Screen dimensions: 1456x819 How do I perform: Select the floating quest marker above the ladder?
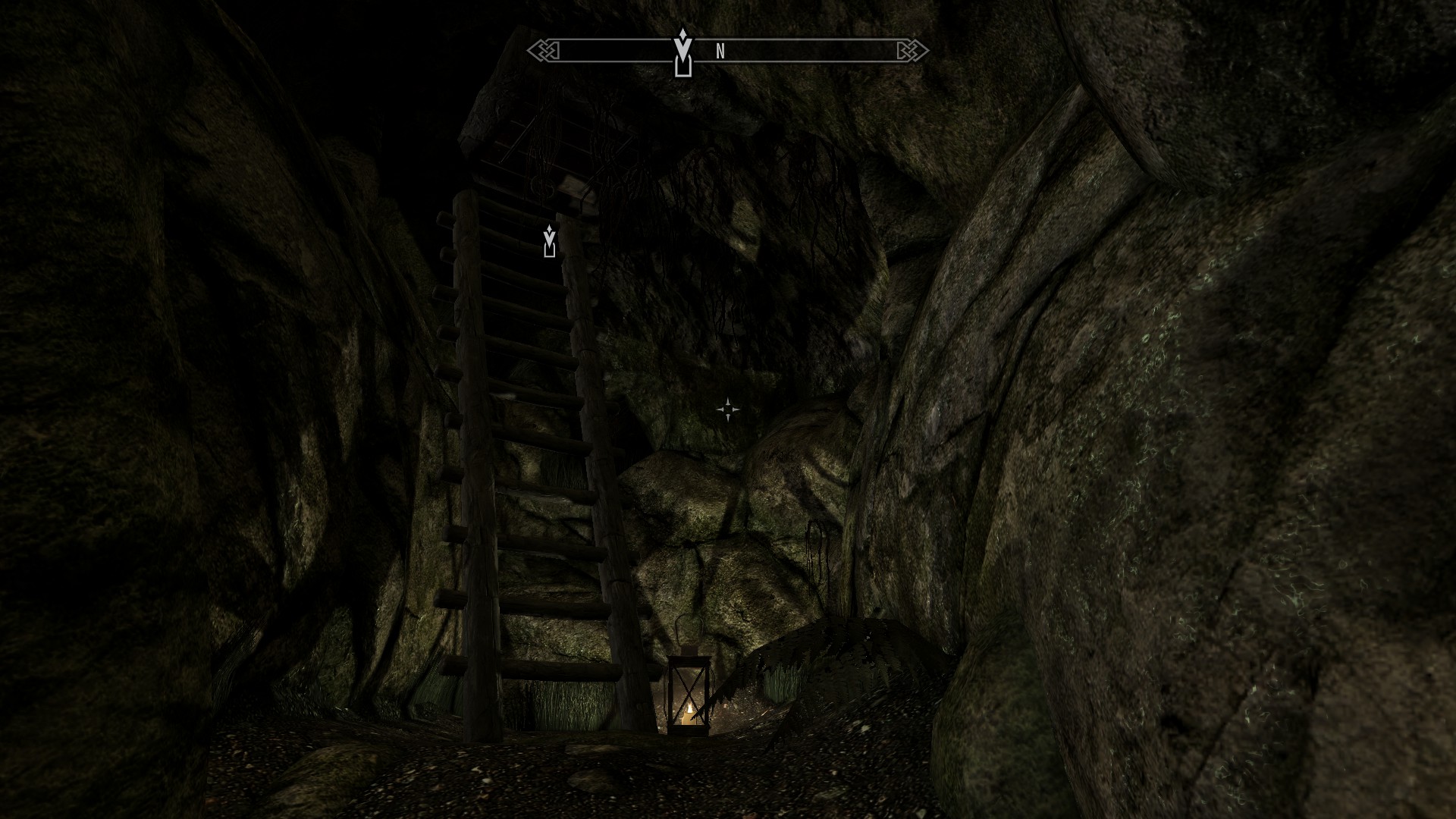click(550, 241)
